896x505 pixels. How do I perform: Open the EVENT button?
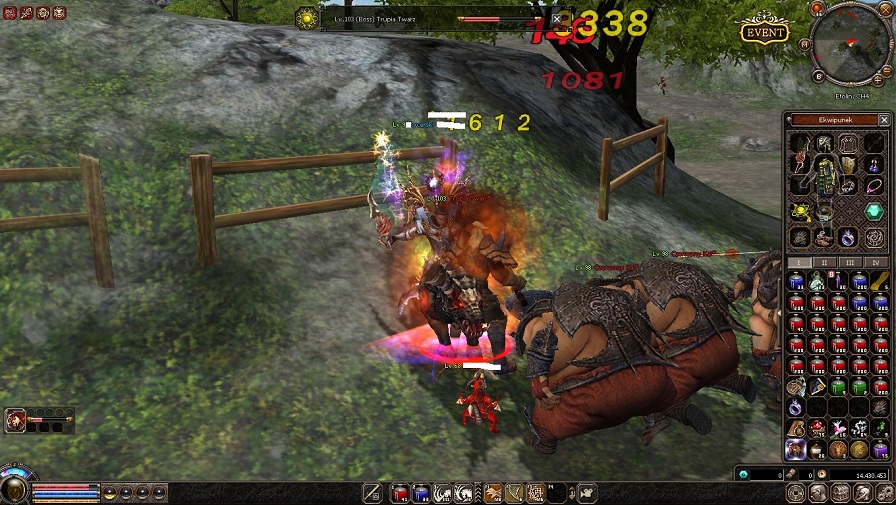[x=765, y=32]
